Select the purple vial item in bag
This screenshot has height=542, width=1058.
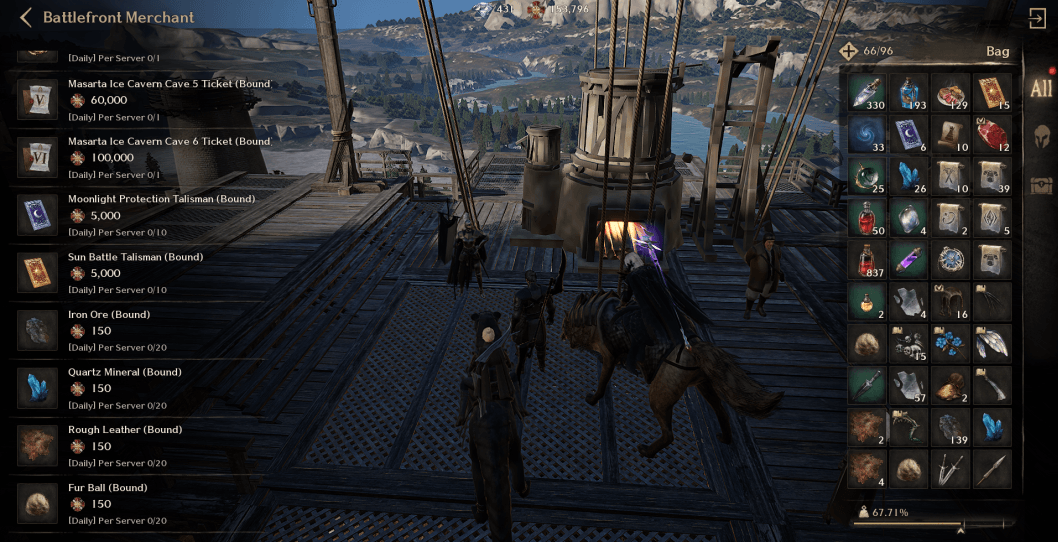[x=909, y=259]
